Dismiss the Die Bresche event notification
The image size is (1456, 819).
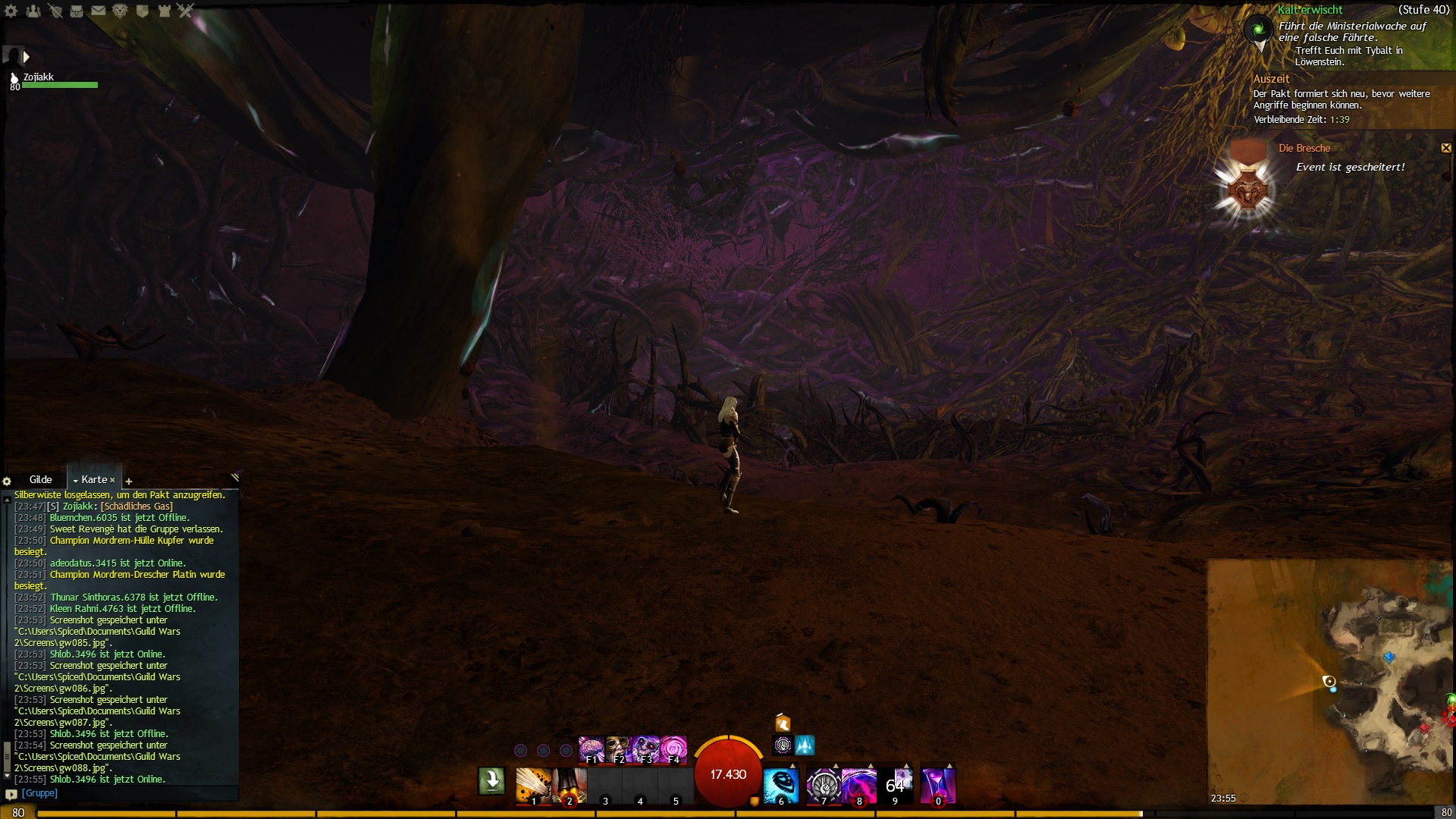1445,148
